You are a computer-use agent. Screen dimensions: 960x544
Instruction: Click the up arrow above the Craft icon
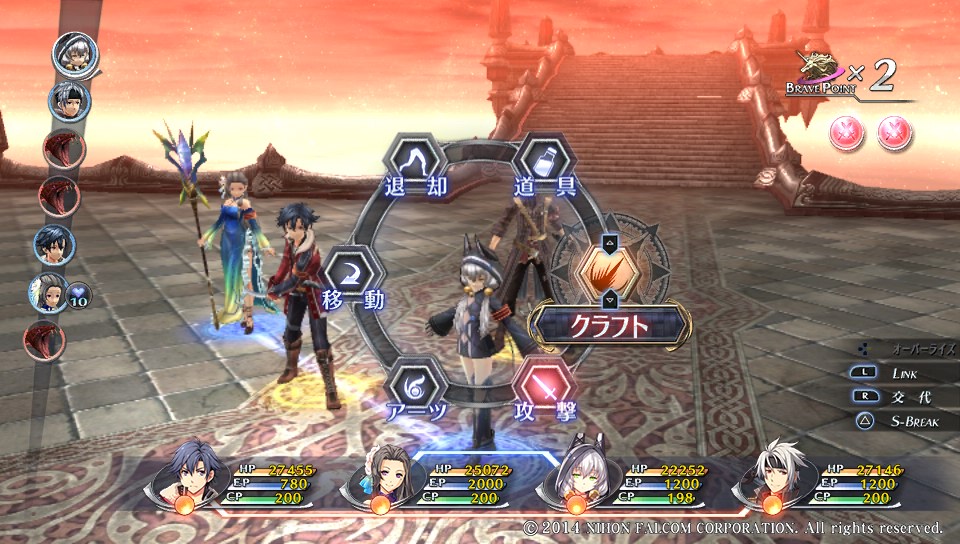coord(609,241)
